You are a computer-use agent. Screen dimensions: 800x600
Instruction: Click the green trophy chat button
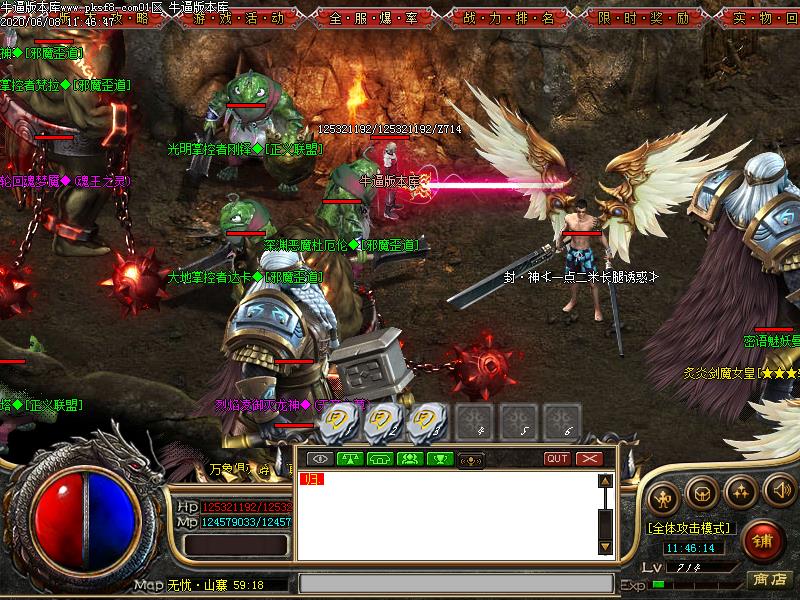(x=440, y=459)
